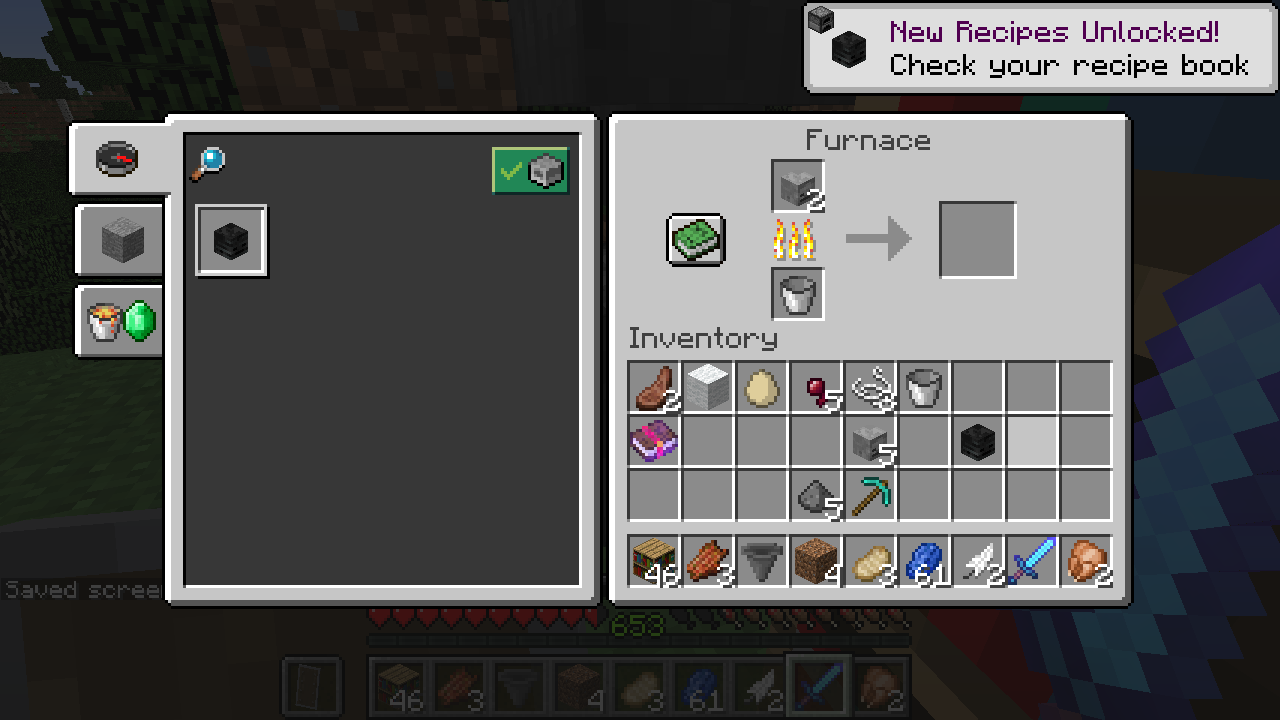Pick up the enchanted book

tap(654, 441)
